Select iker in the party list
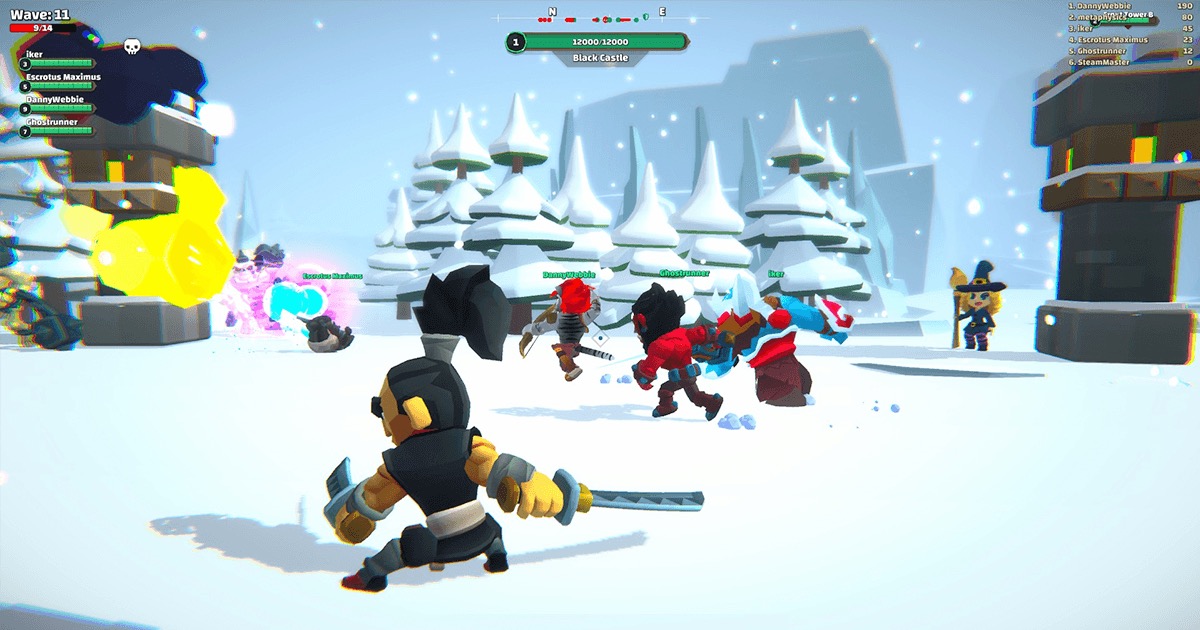This screenshot has height=630, width=1200. [x=36, y=54]
